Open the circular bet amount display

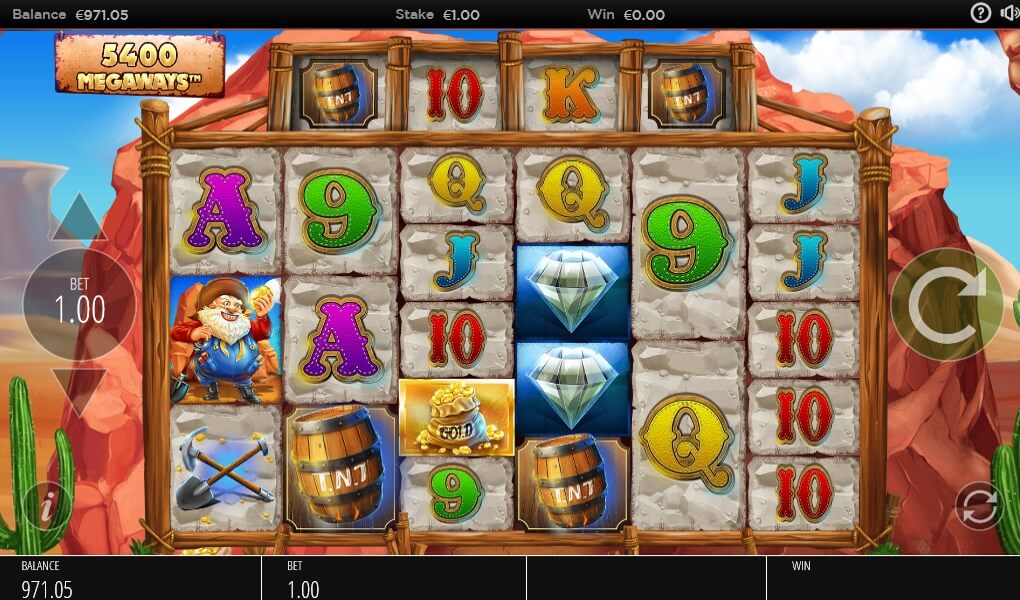coord(79,304)
